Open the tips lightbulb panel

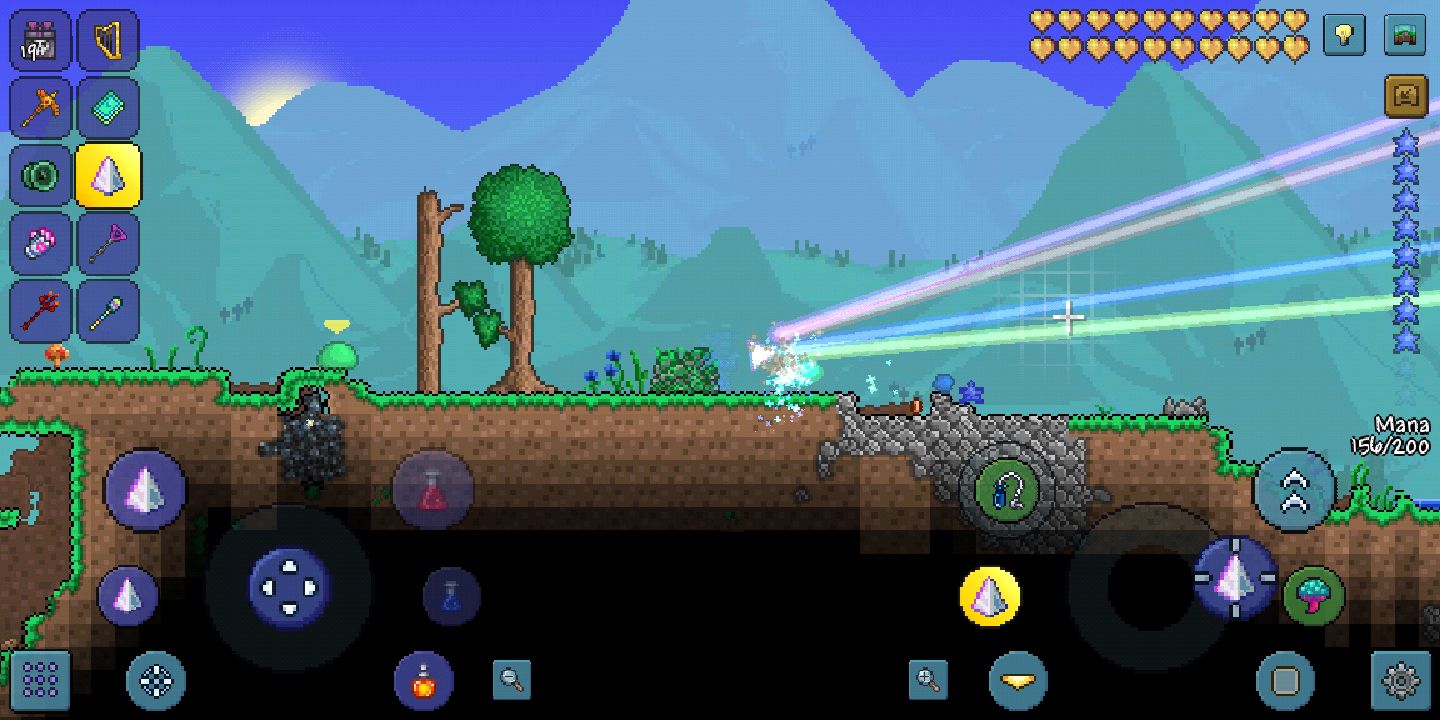(x=1343, y=35)
